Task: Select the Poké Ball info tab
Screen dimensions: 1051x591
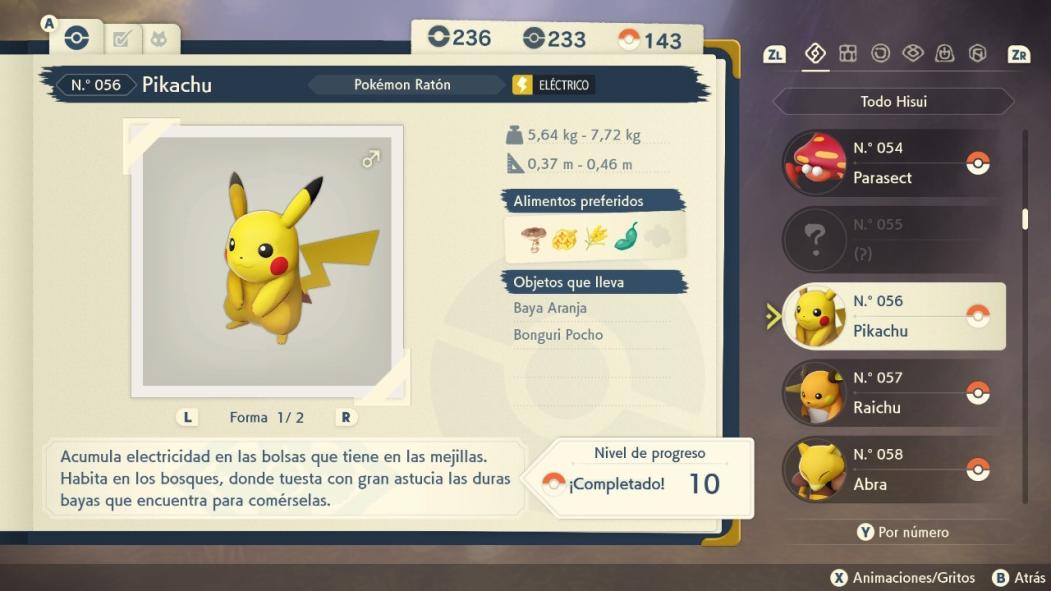Action: click(x=77, y=38)
